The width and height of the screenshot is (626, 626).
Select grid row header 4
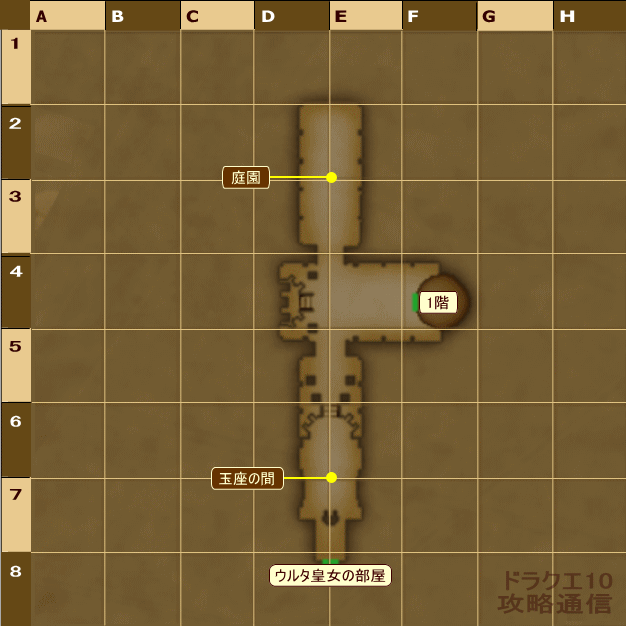[x=15, y=290]
